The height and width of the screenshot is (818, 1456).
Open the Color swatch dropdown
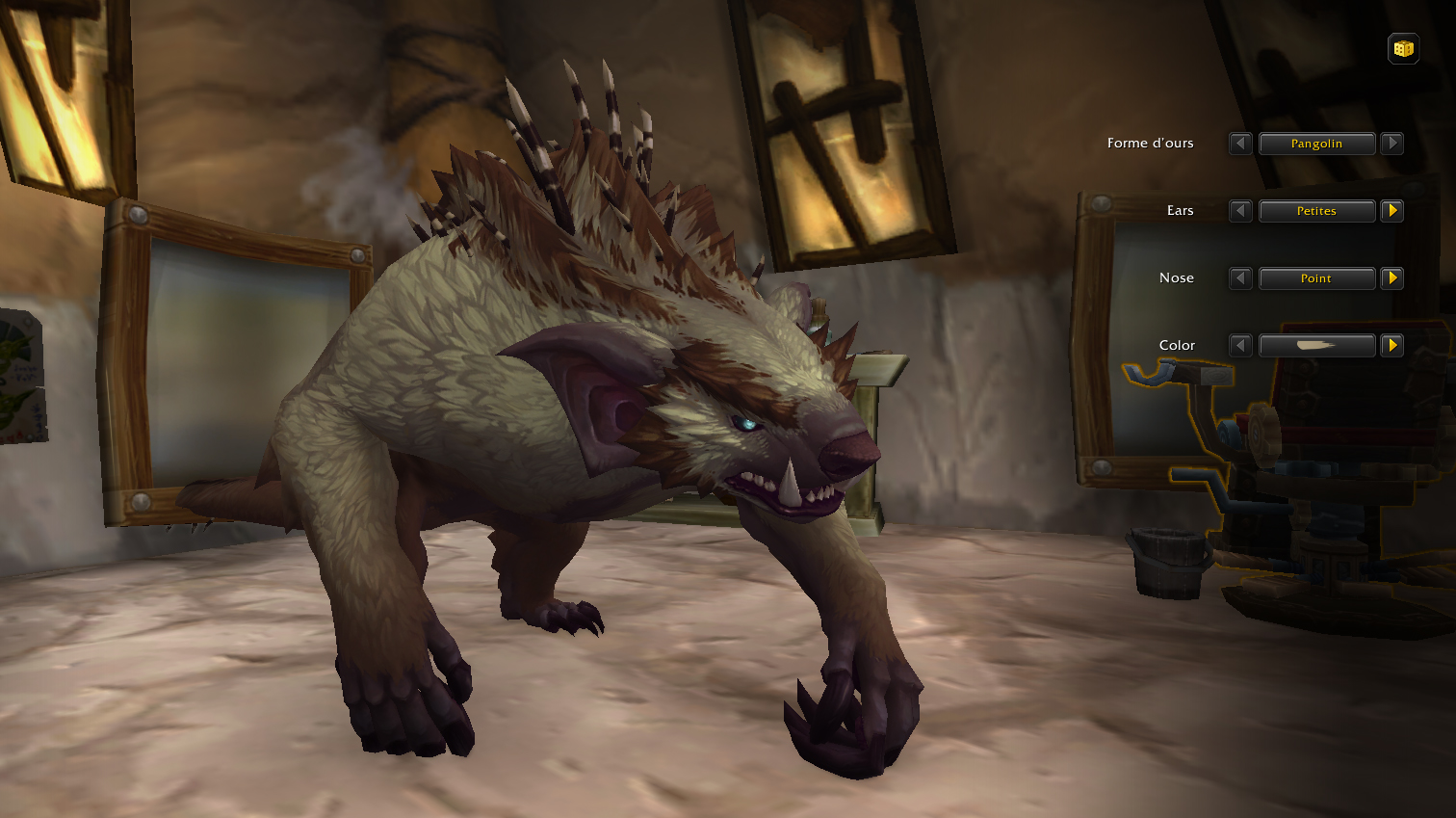1316,345
